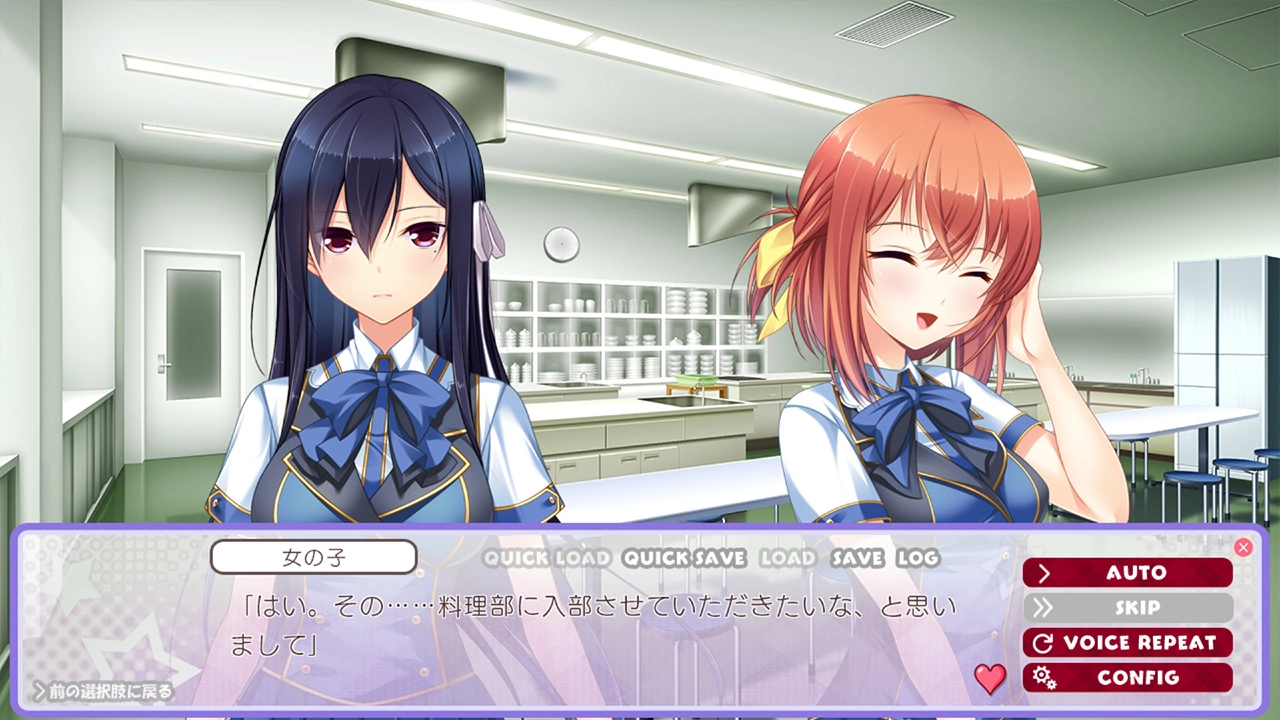This screenshot has width=1280, height=720.
Task: Open the LOAD menu
Action: [x=787, y=558]
